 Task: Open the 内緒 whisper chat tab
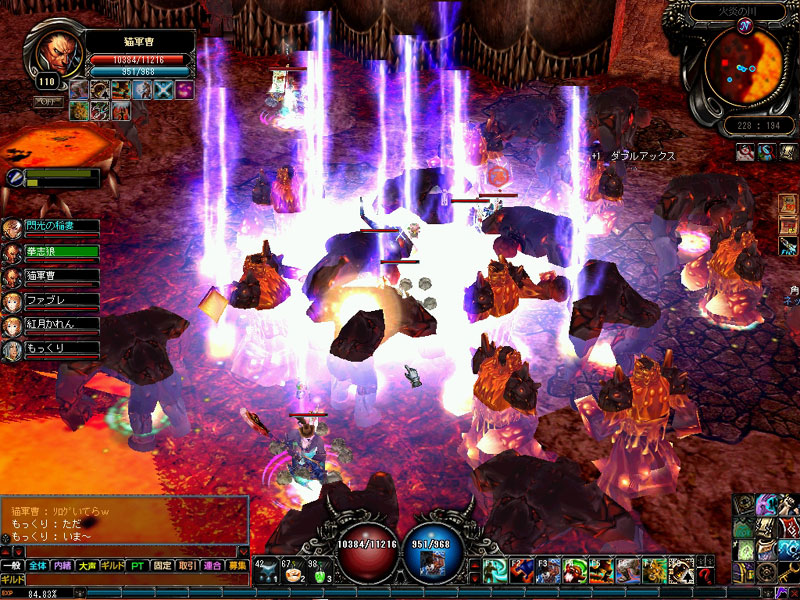(62, 566)
